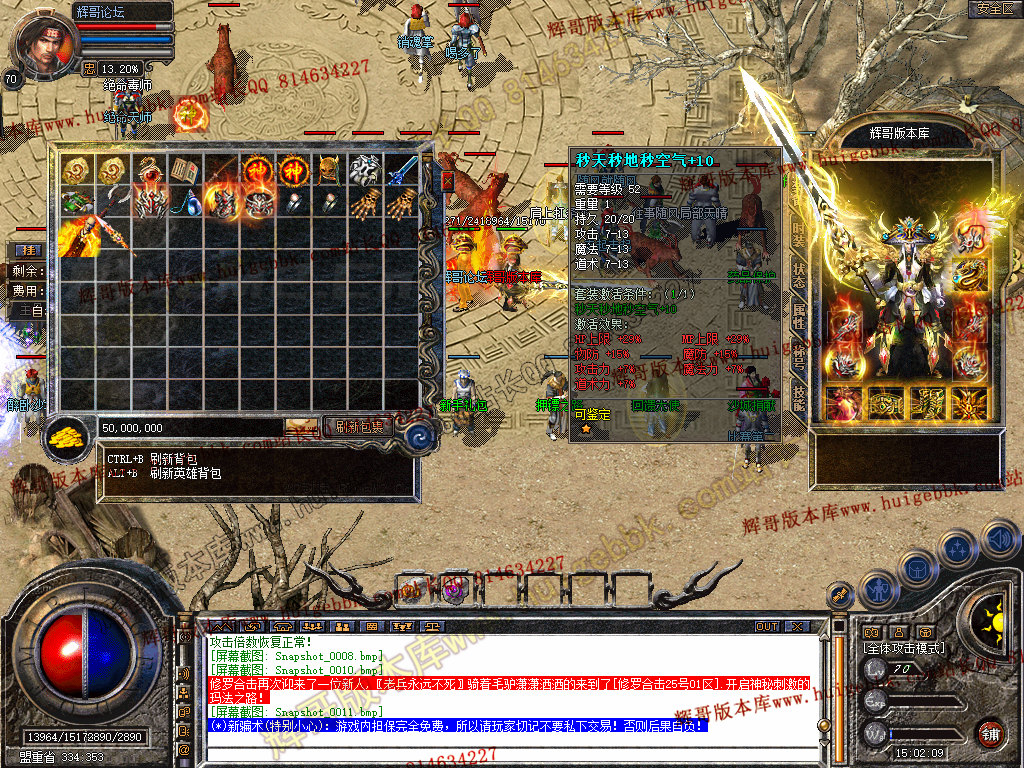Select the blue pouch item in the bag
Viewport: 1024px width, 768px height.
(x=184, y=204)
